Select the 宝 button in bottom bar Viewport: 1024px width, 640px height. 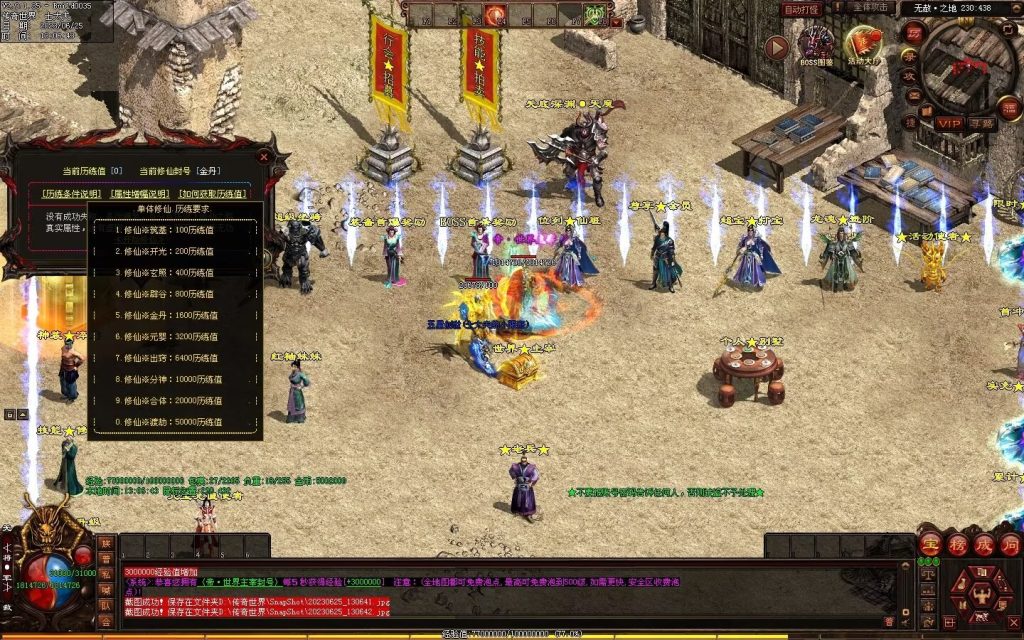930,545
